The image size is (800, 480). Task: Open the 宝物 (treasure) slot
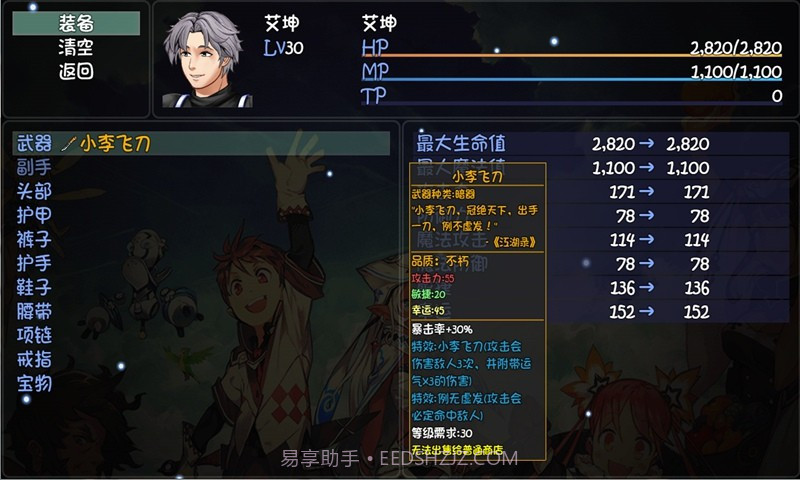[x=35, y=383]
